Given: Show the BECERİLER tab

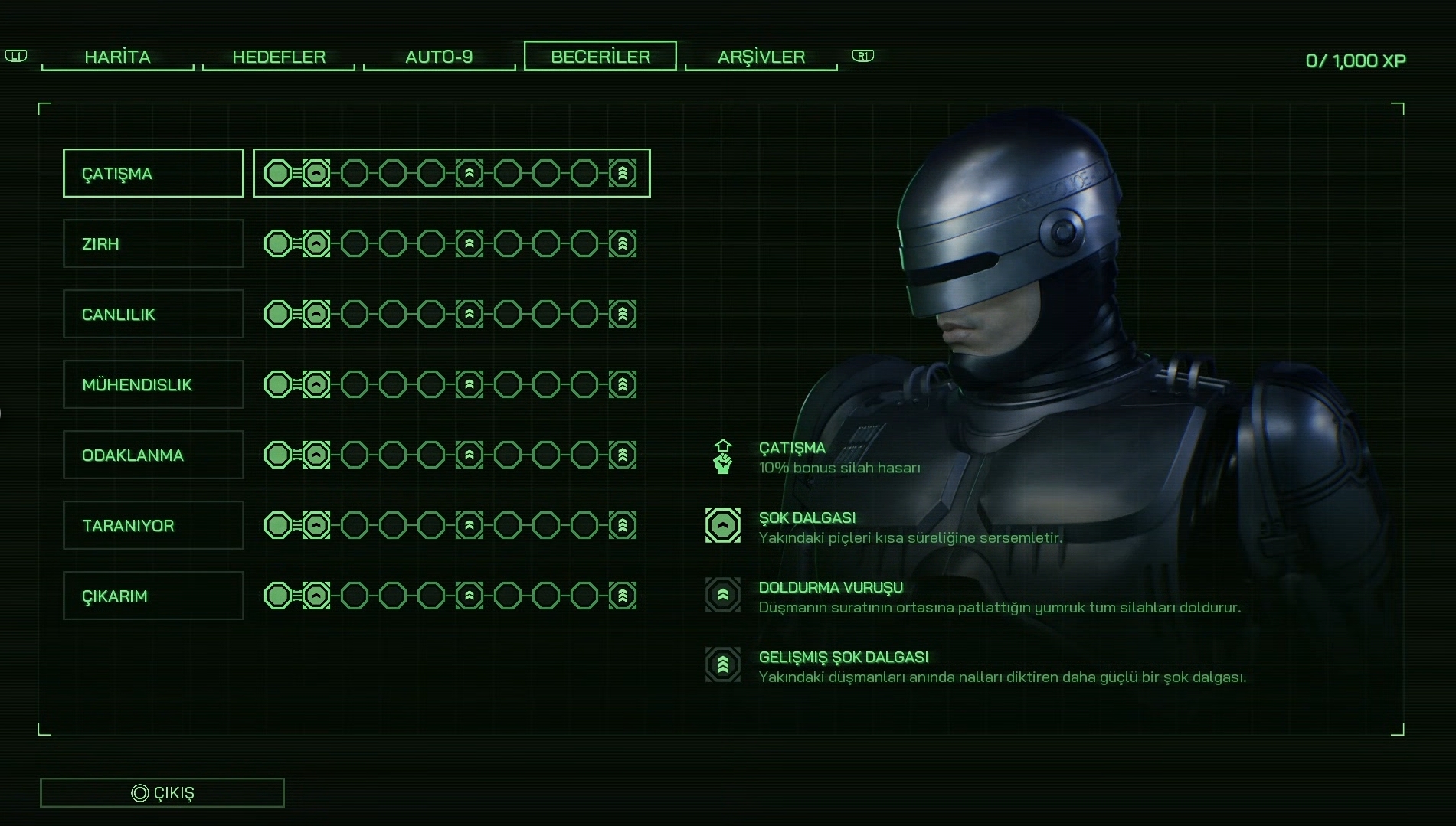Looking at the screenshot, I should tap(600, 56).
